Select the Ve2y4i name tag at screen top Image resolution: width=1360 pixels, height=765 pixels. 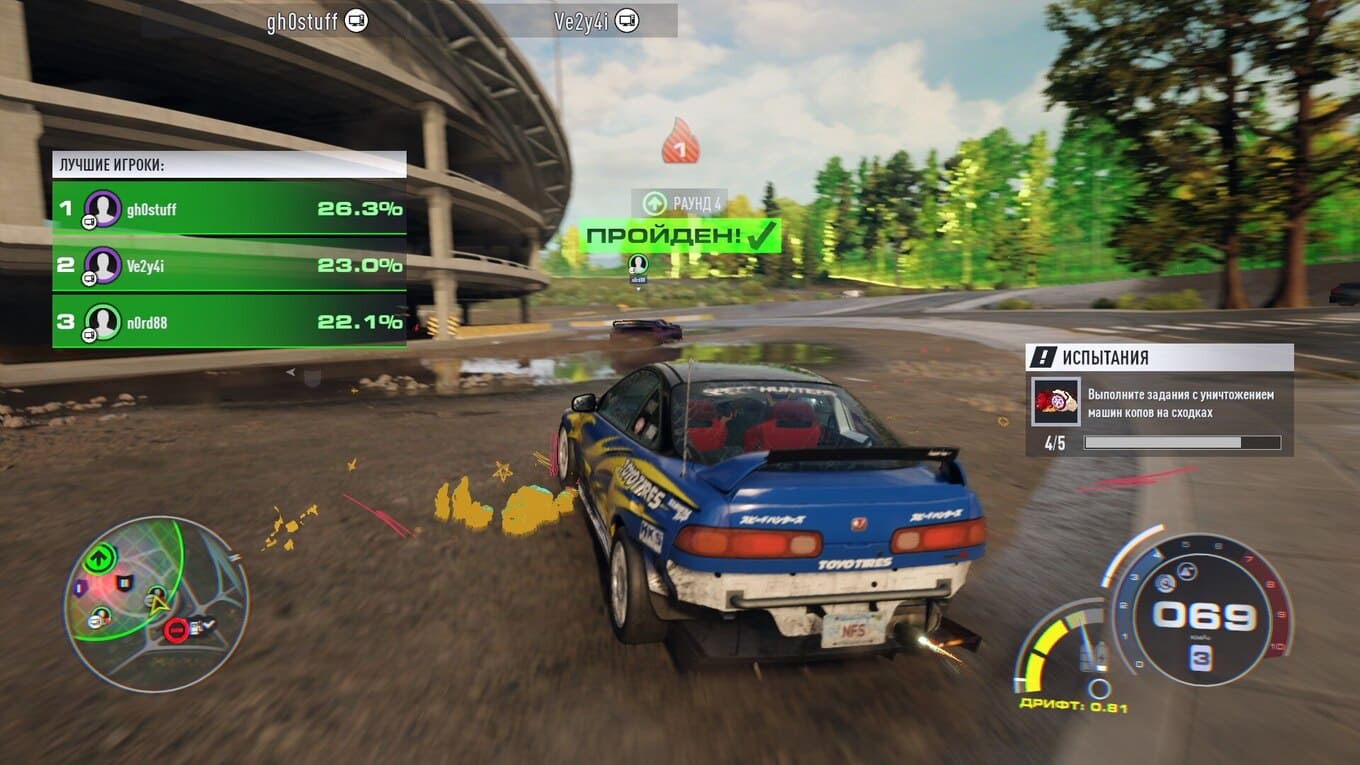click(596, 21)
